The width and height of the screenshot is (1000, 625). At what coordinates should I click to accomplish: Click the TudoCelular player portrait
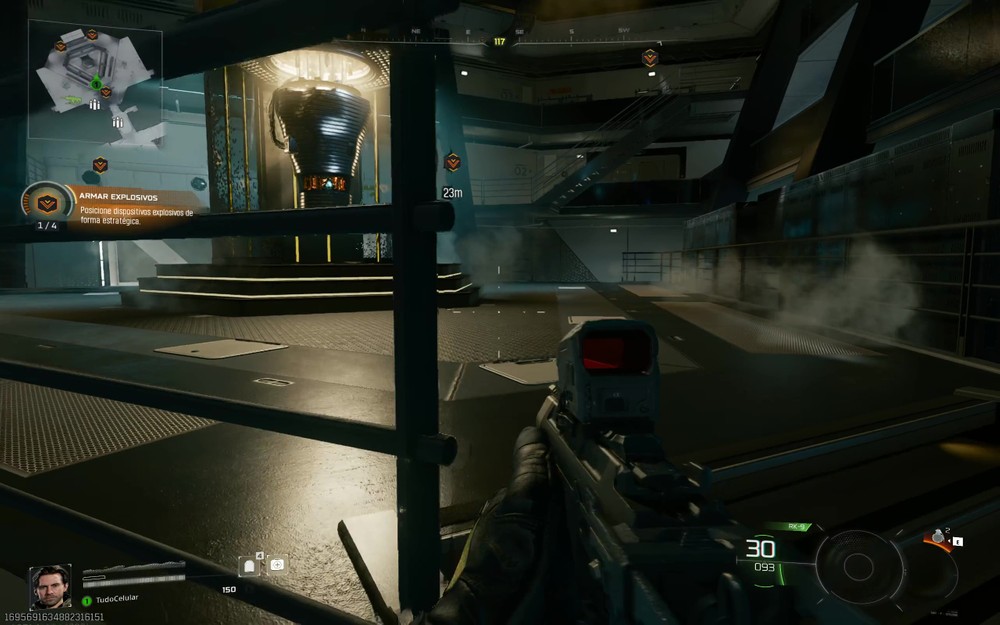tap(50, 587)
